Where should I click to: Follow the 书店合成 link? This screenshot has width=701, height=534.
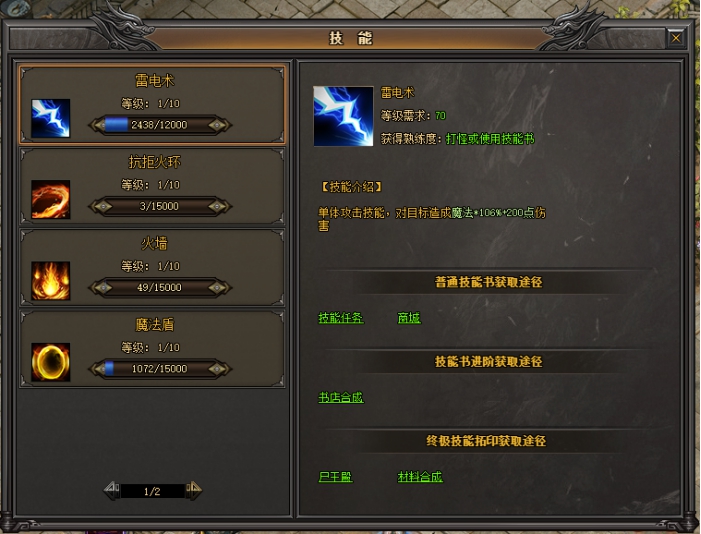click(x=340, y=397)
